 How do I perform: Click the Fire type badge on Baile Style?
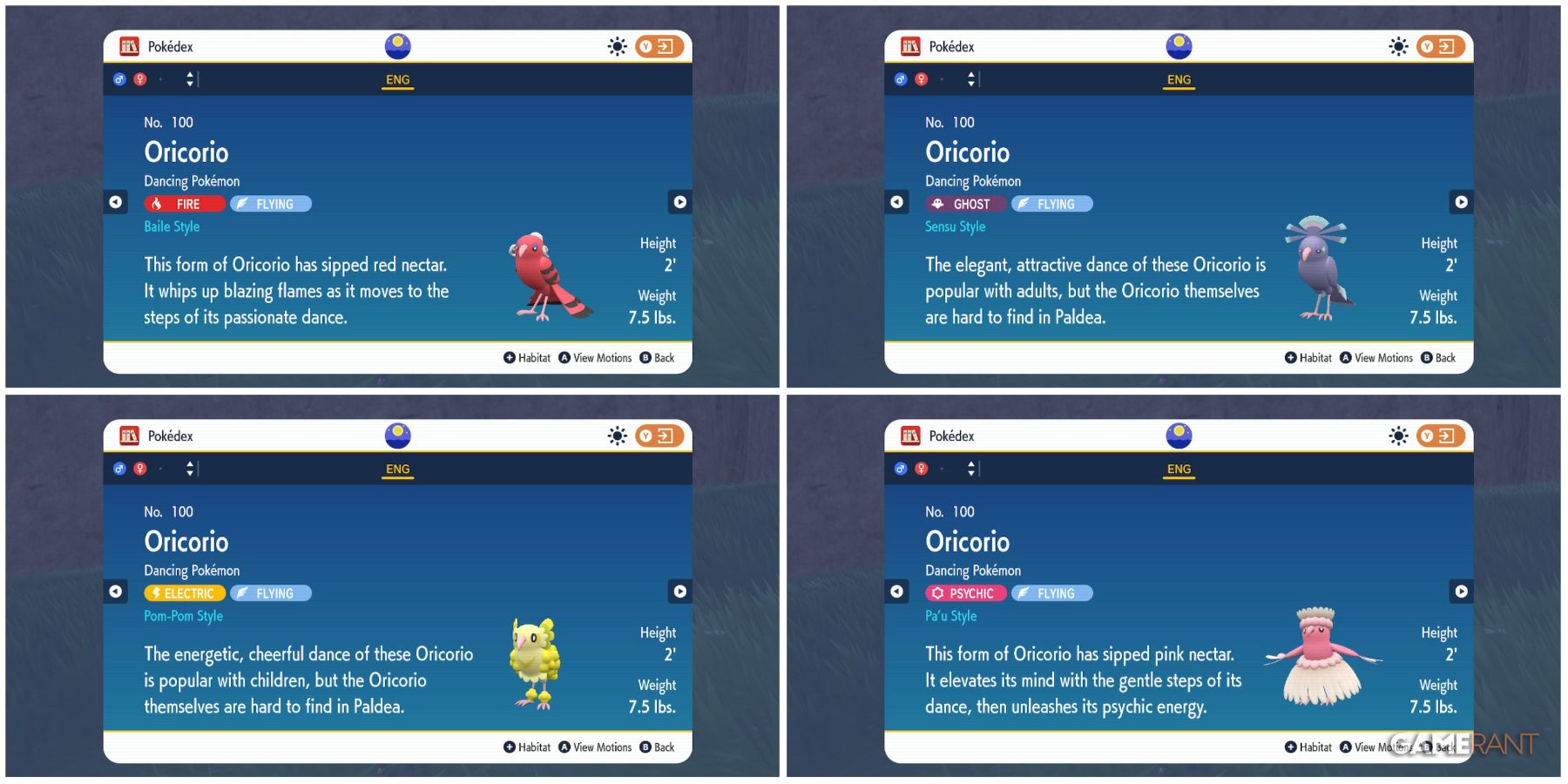click(x=184, y=204)
